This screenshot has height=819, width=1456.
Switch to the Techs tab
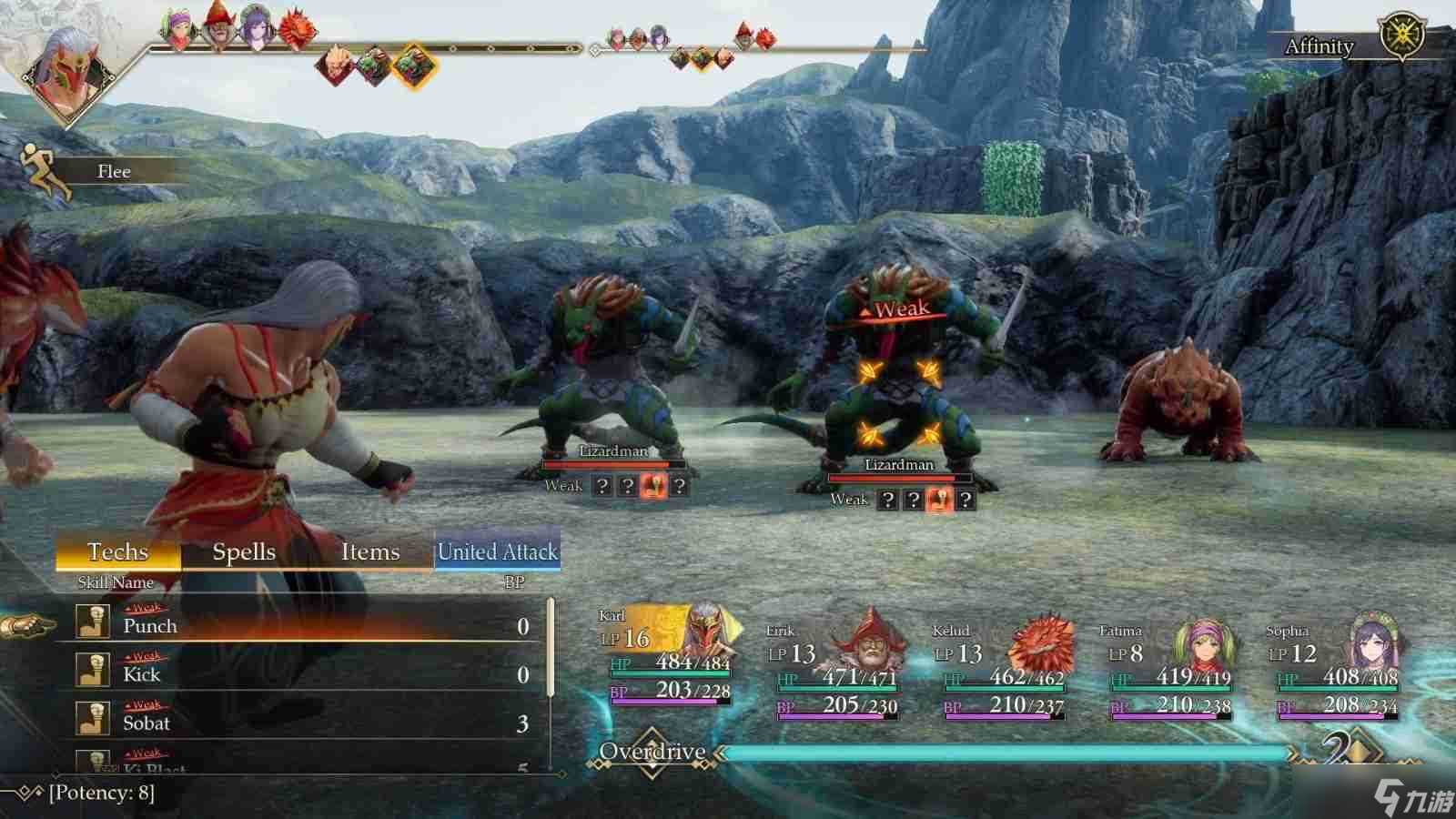pos(118,552)
